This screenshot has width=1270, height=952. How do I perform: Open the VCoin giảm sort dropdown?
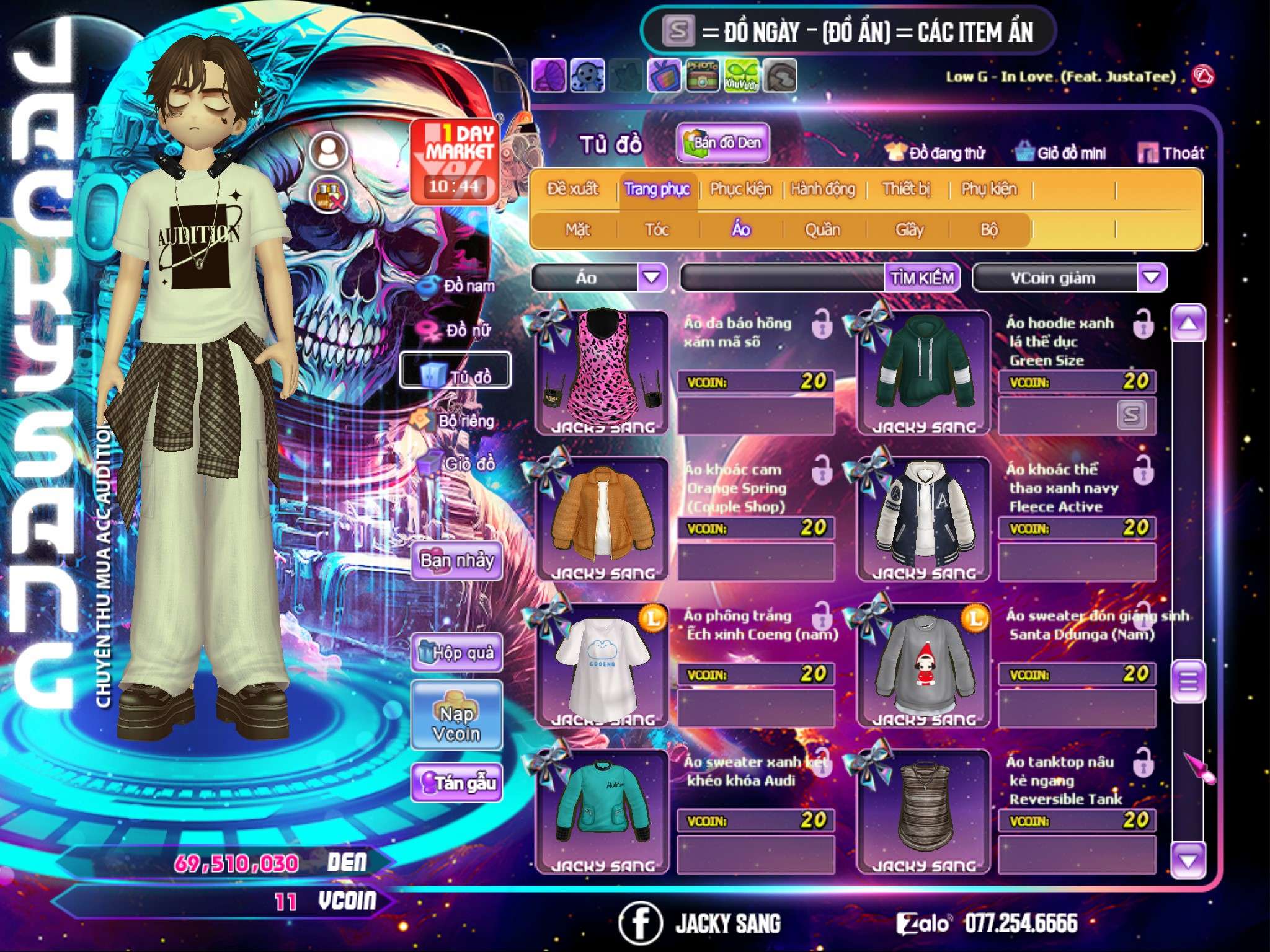tap(1152, 278)
